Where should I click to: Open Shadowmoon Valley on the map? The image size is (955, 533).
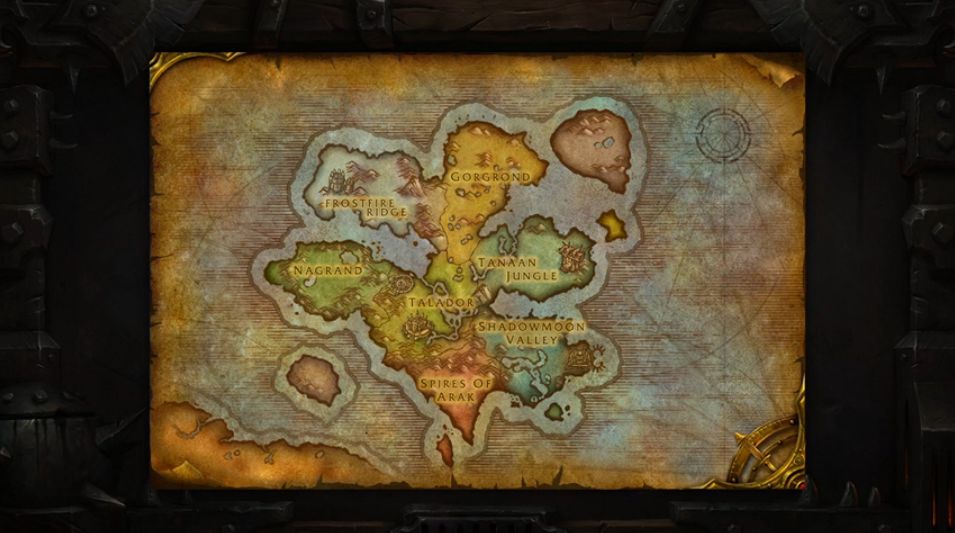(x=531, y=333)
